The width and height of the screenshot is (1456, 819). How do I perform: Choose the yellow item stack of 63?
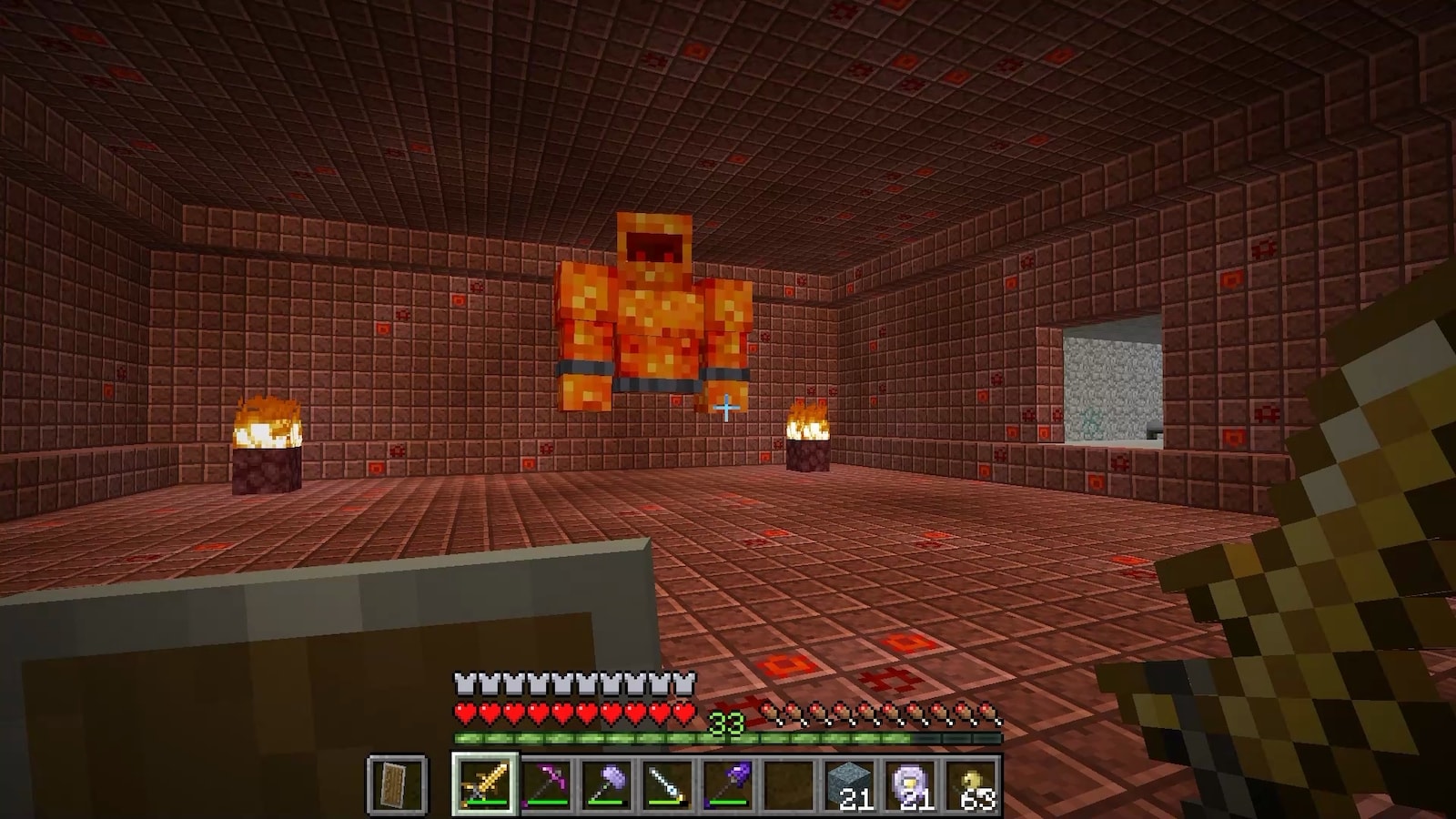tap(972, 783)
